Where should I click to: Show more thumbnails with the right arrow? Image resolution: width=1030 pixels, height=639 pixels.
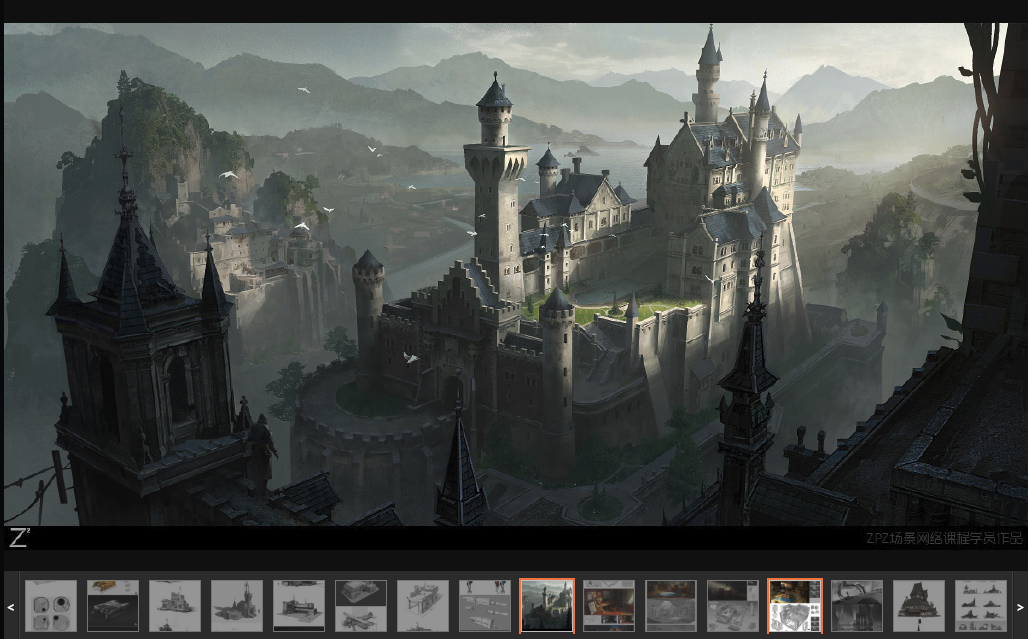(1019, 607)
